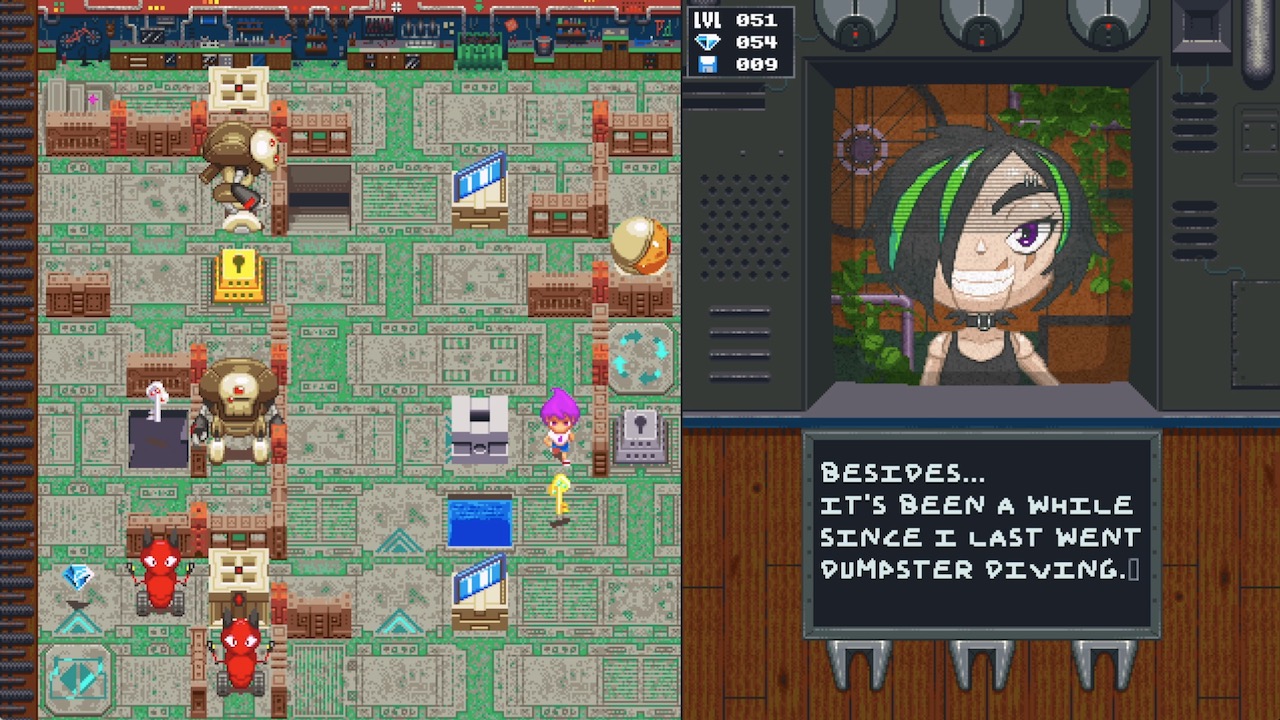Click the blue water tile on the grid
The image size is (1280, 720).
pyautogui.click(x=481, y=520)
